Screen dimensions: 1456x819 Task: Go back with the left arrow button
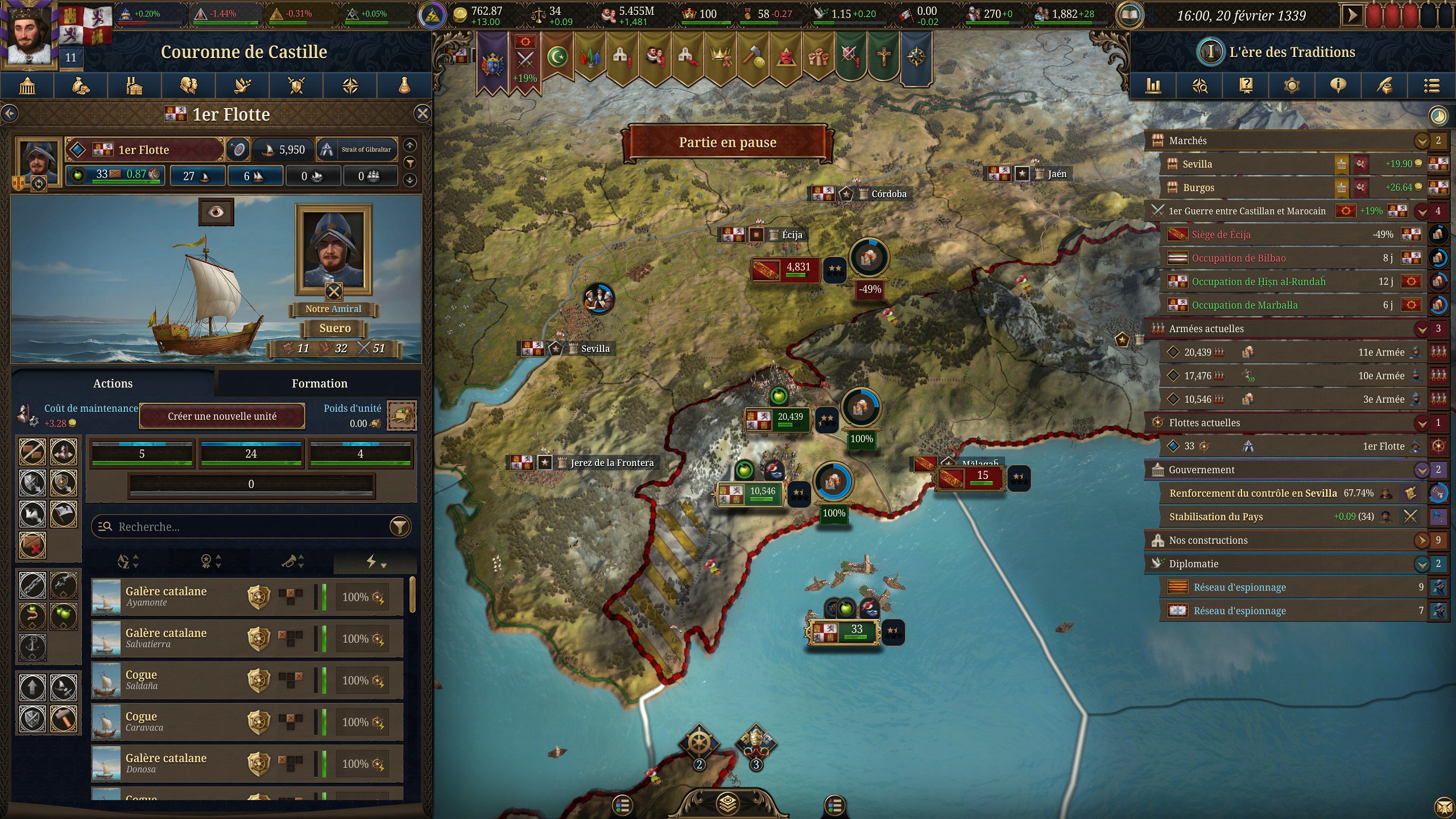(10, 114)
